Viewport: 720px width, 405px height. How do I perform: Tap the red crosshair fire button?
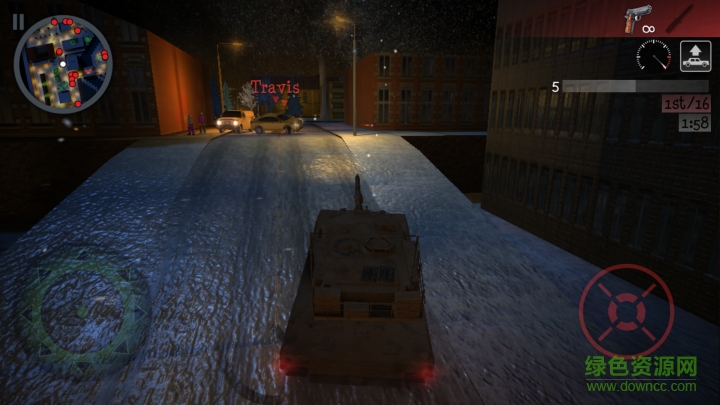tap(626, 312)
